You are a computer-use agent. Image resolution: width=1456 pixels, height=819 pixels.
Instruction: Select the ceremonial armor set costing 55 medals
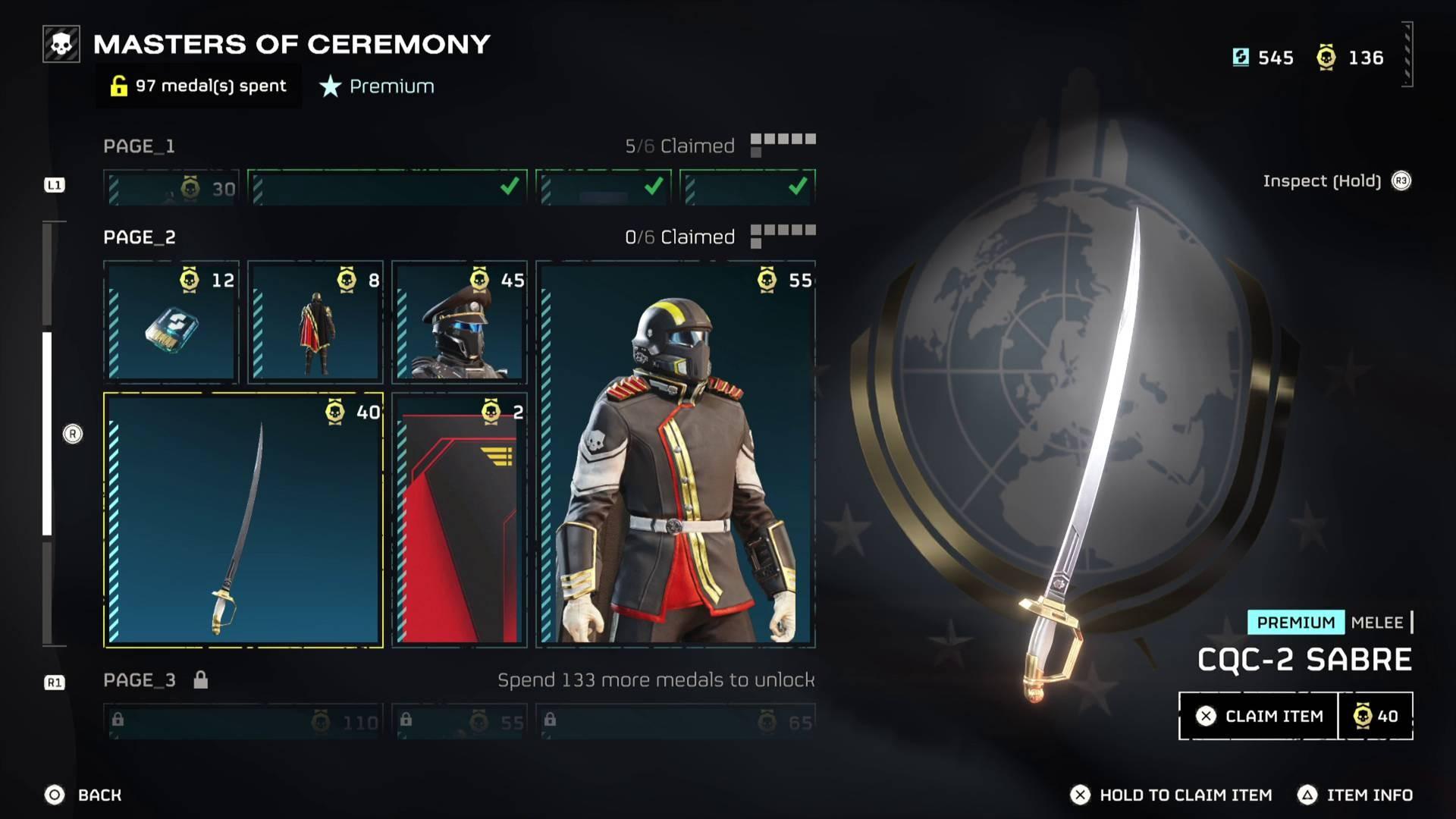click(675, 455)
